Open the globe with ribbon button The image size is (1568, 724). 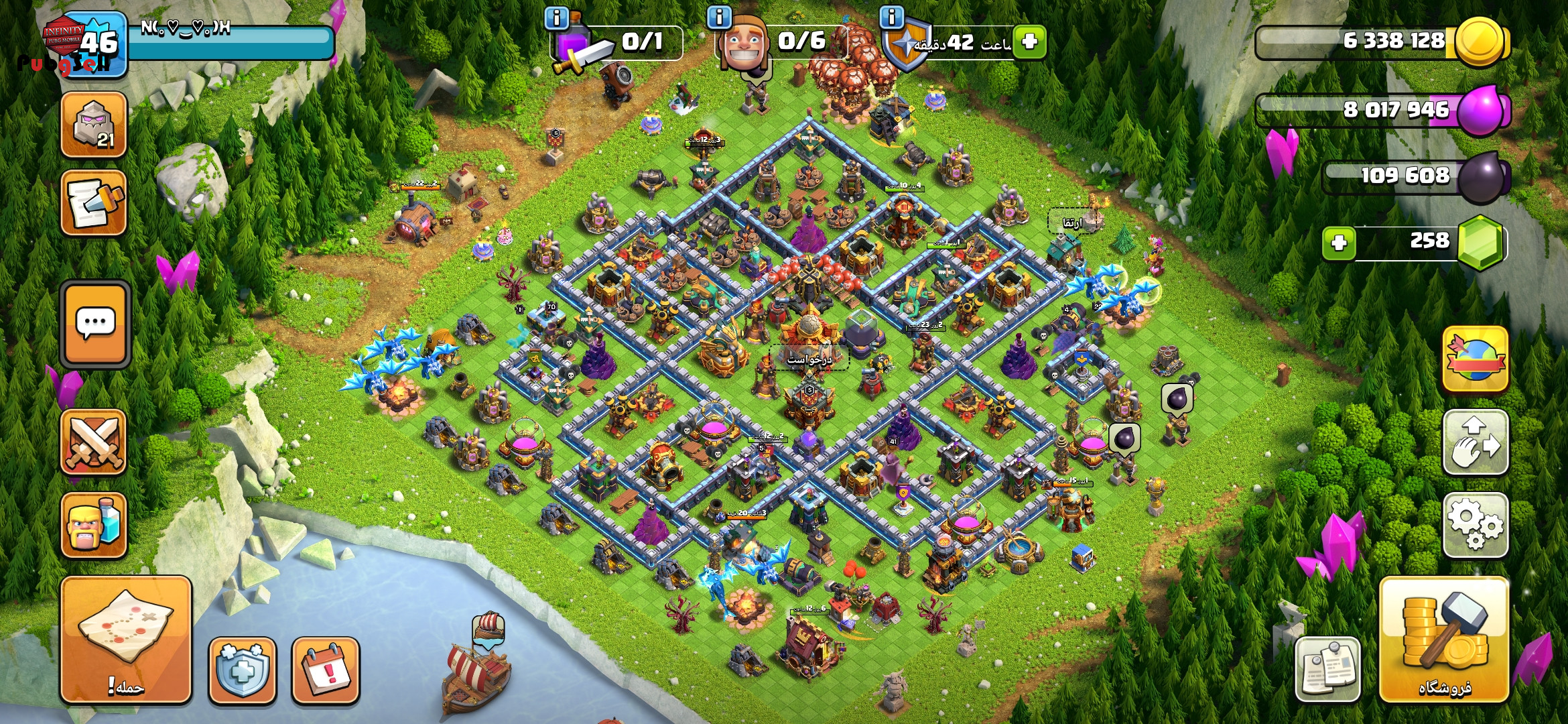tap(1475, 359)
